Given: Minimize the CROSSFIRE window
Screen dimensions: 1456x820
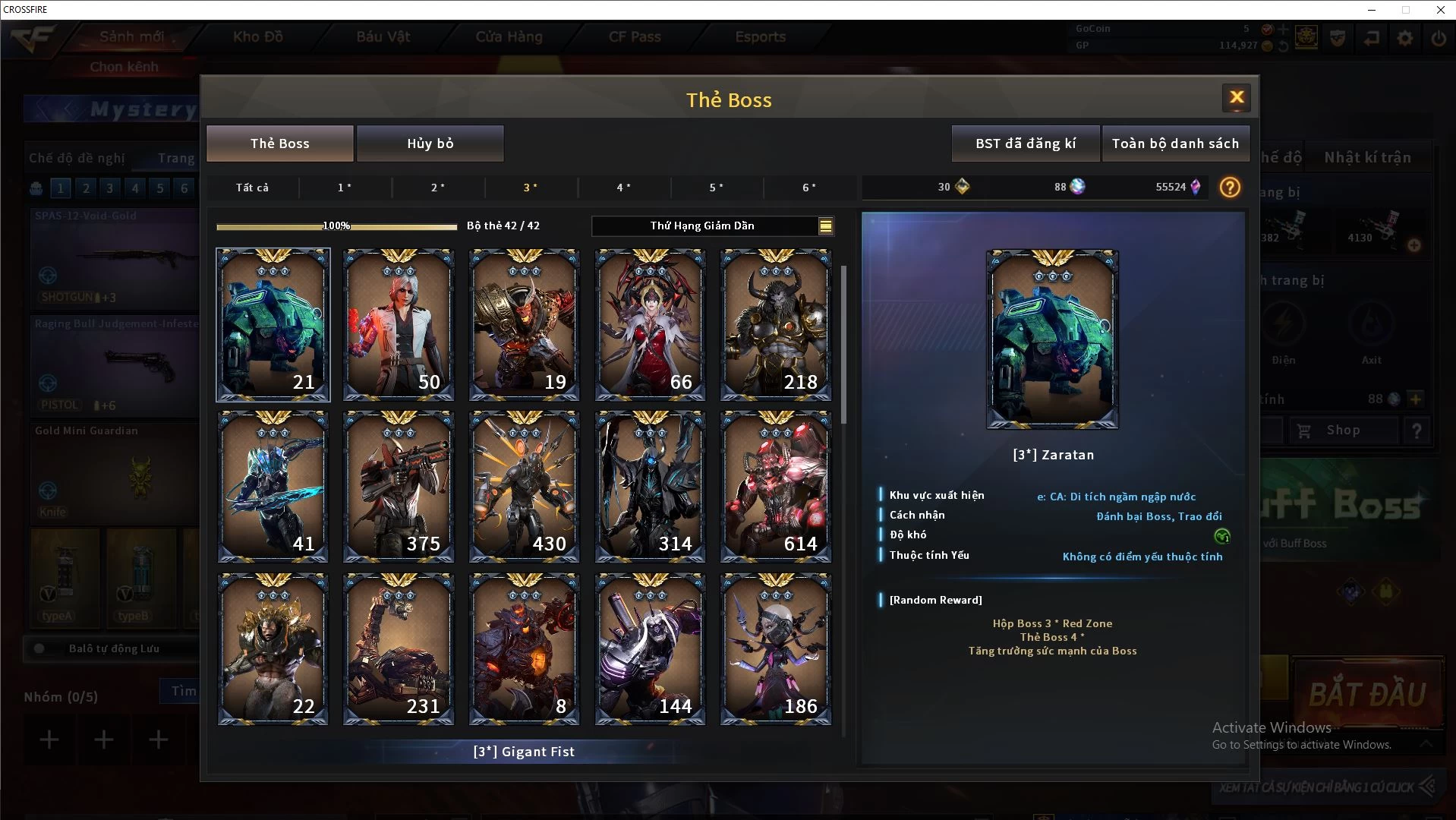Looking at the screenshot, I should tap(1372, 10).
